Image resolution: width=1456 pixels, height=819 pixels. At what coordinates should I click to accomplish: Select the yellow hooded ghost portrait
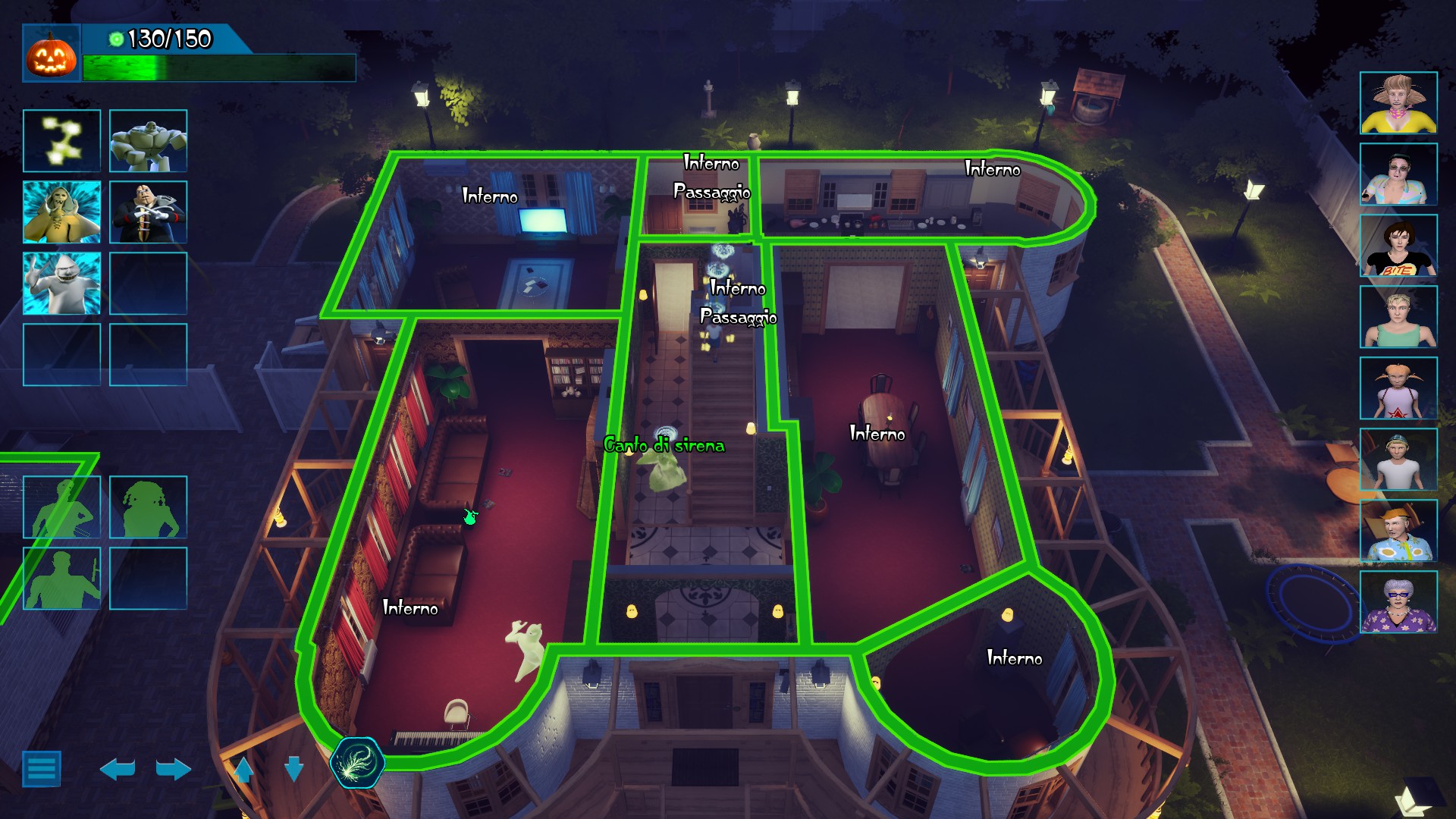coord(61,212)
